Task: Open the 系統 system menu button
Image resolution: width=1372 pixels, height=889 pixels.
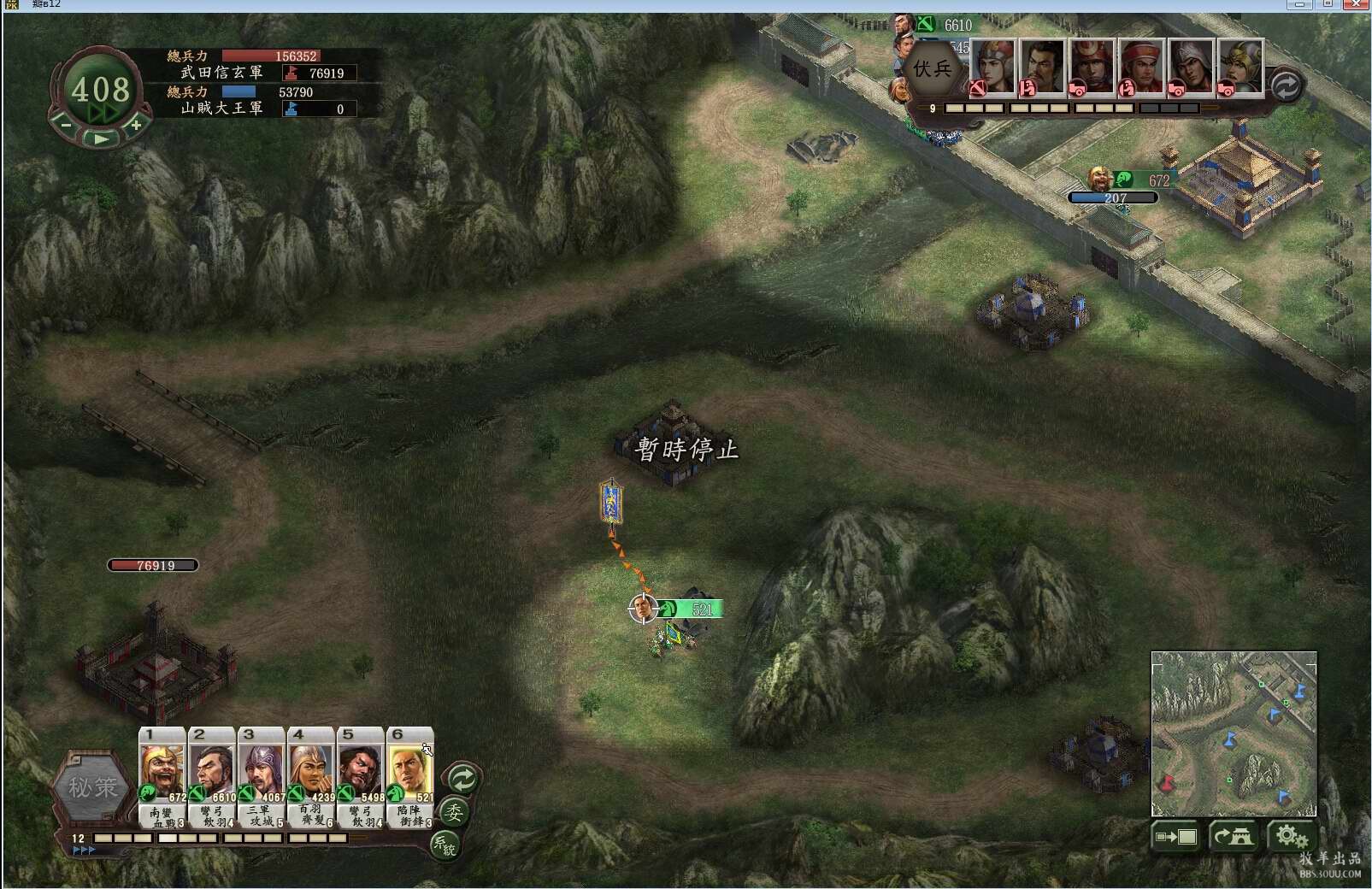Action: (x=445, y=845)
